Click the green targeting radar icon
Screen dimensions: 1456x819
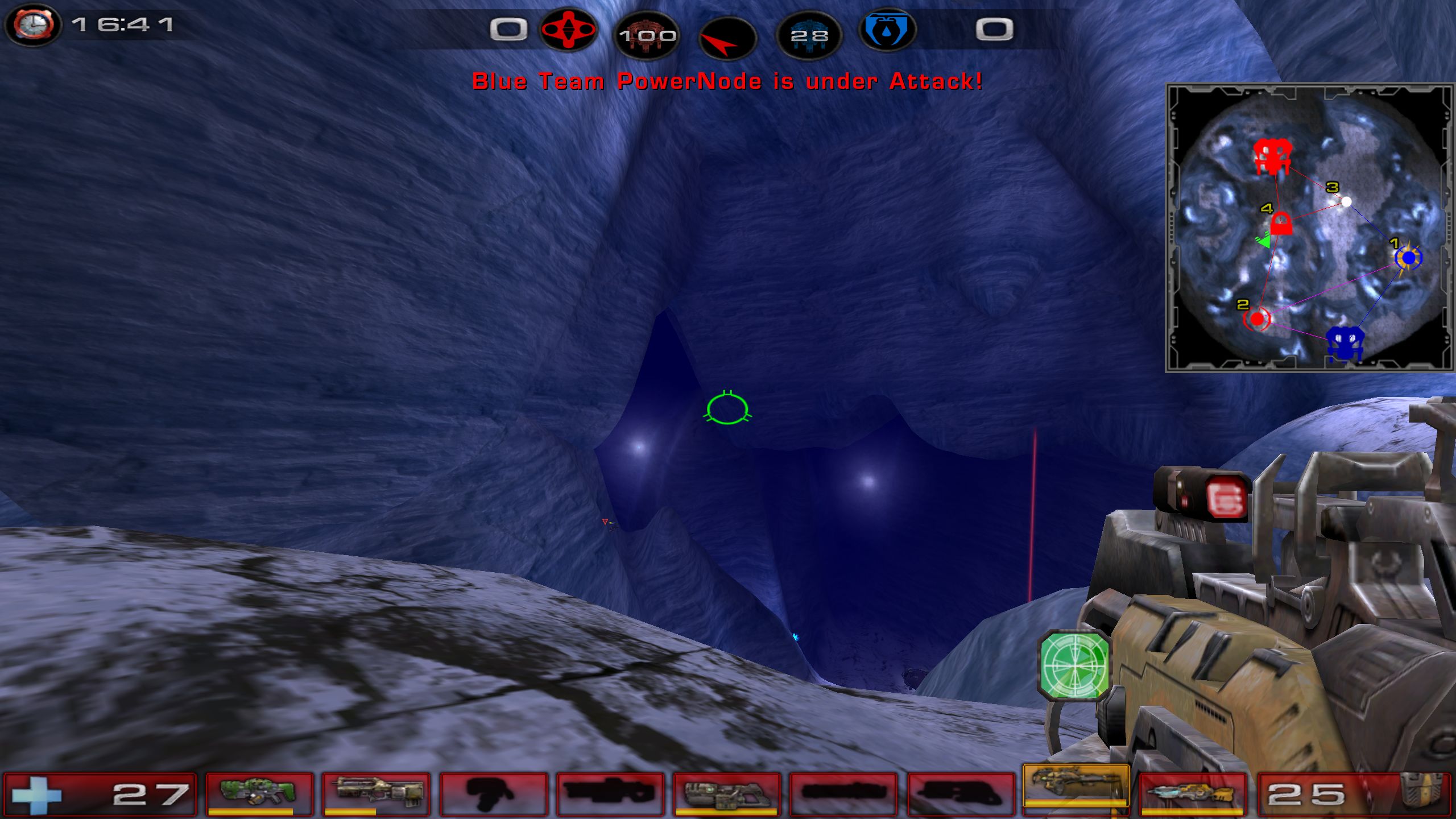[x=1074, y=664]
